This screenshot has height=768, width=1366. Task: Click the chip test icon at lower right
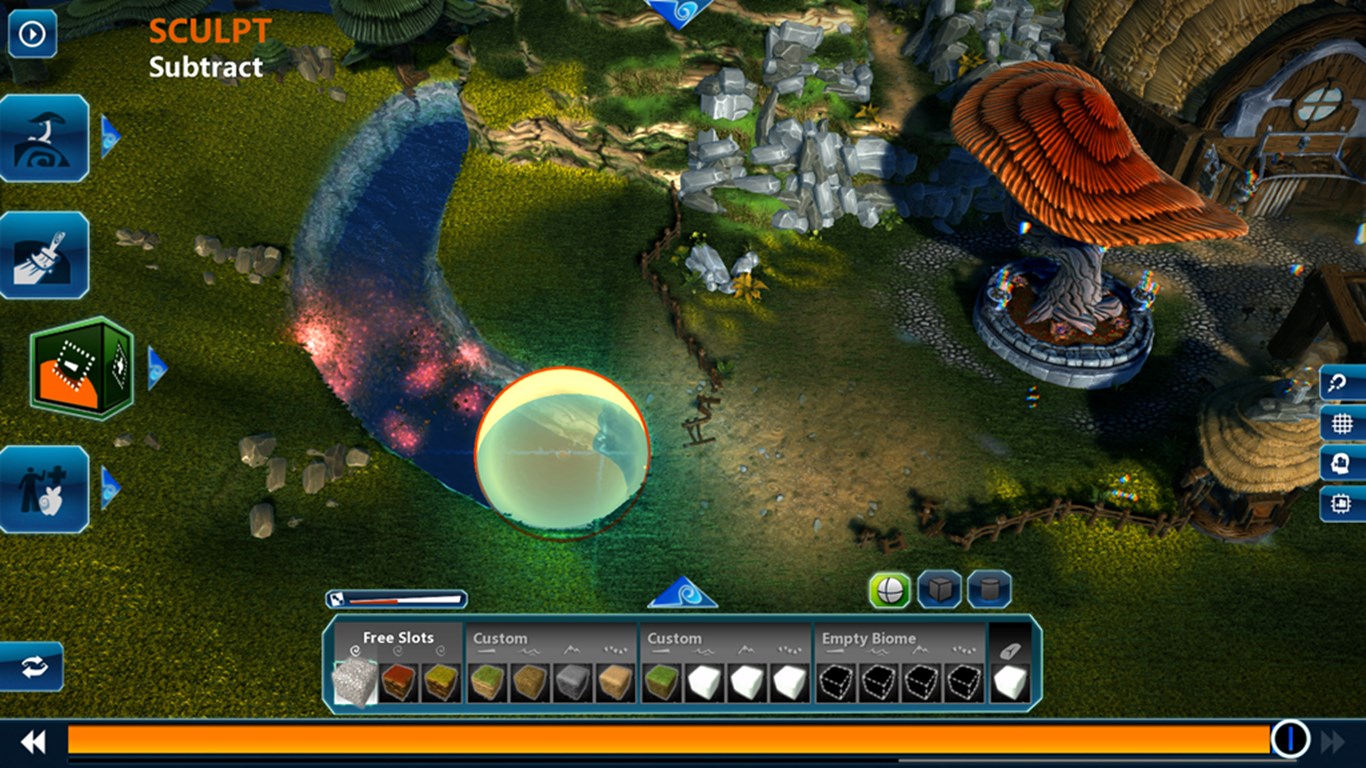point(1340,505)
